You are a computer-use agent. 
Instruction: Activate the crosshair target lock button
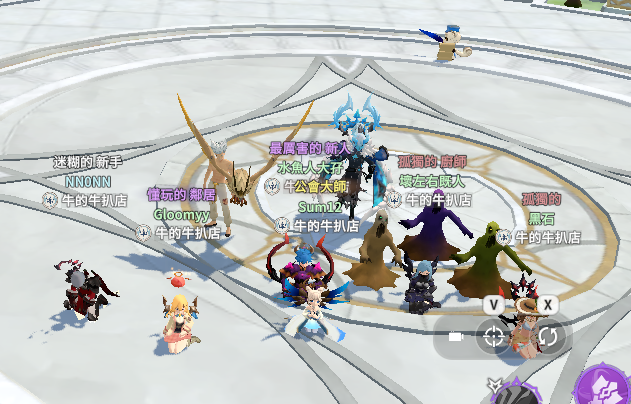pyautogui.click(x=493, y=337)
